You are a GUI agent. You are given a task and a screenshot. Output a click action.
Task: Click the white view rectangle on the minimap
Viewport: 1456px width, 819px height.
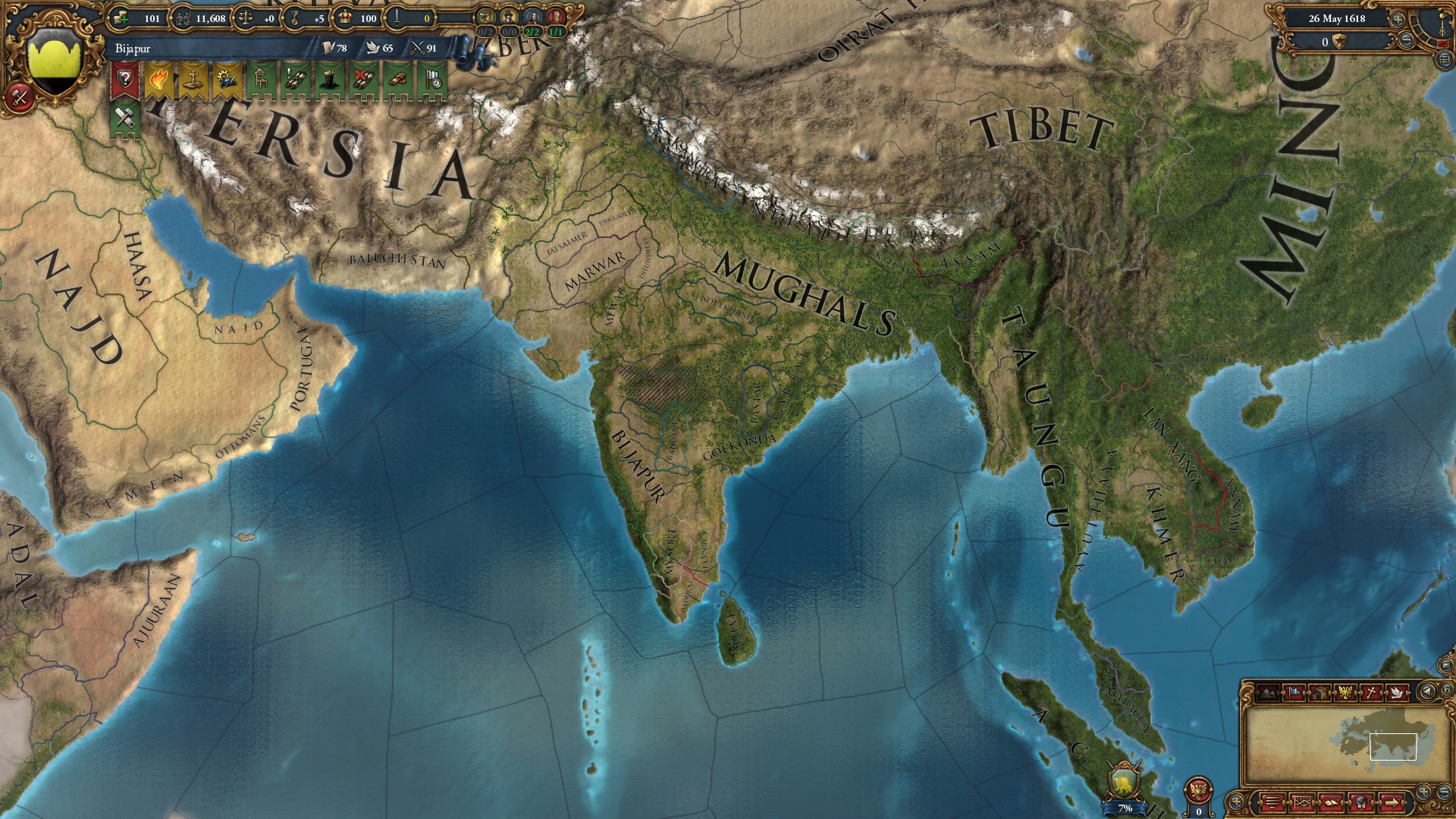pyautogui.click(x=1393, y=746)
